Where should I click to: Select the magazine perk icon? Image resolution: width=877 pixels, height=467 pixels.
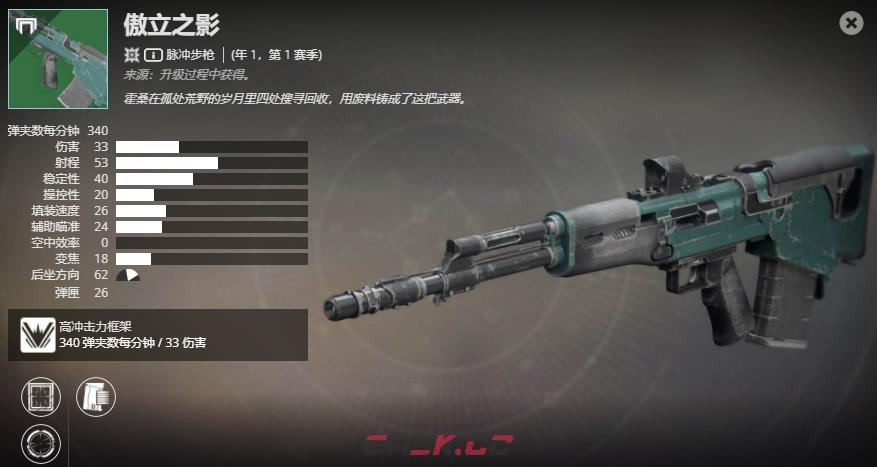click(x=96, y=397)
